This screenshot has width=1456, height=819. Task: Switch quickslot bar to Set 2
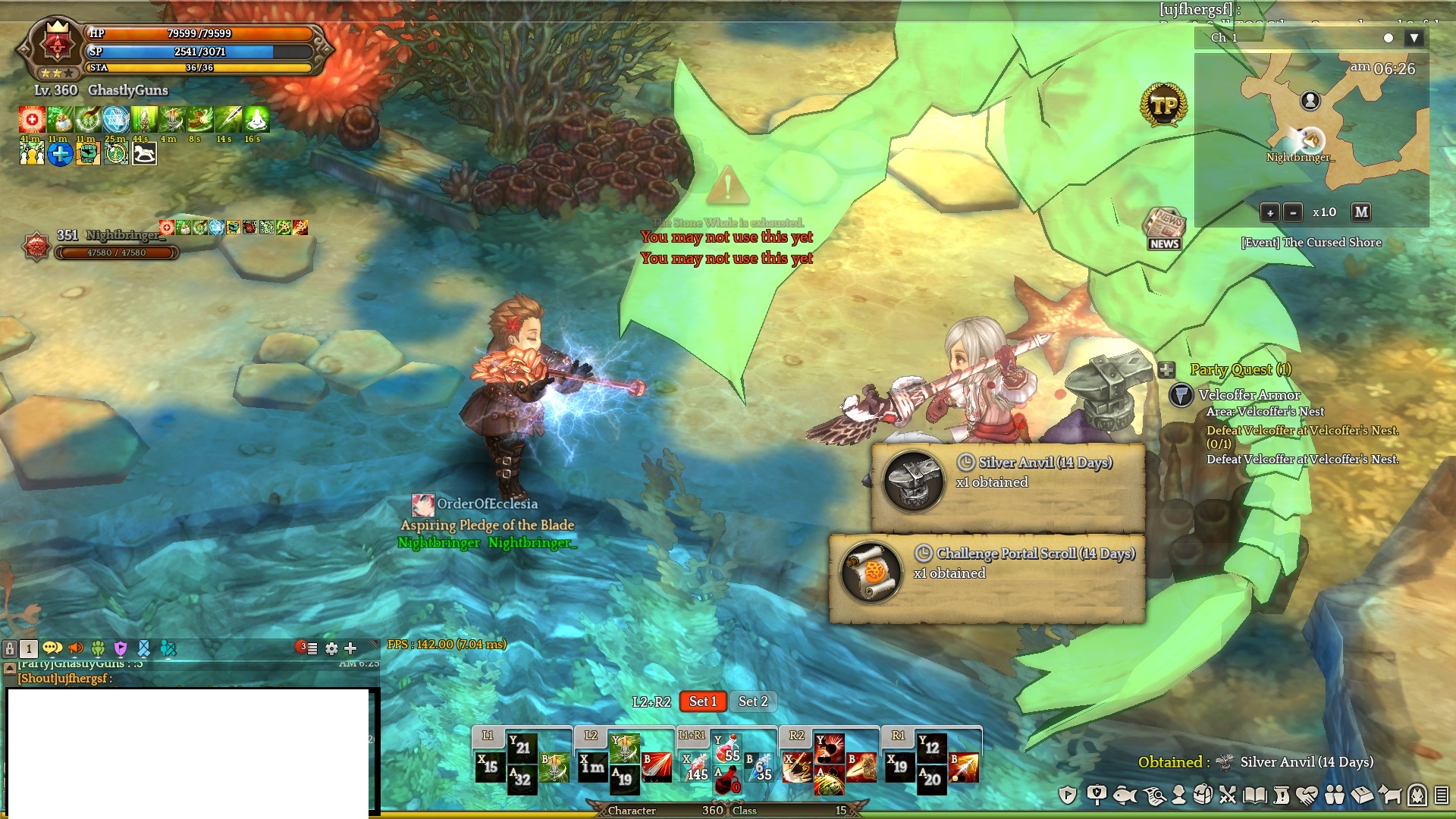[753, 701]
